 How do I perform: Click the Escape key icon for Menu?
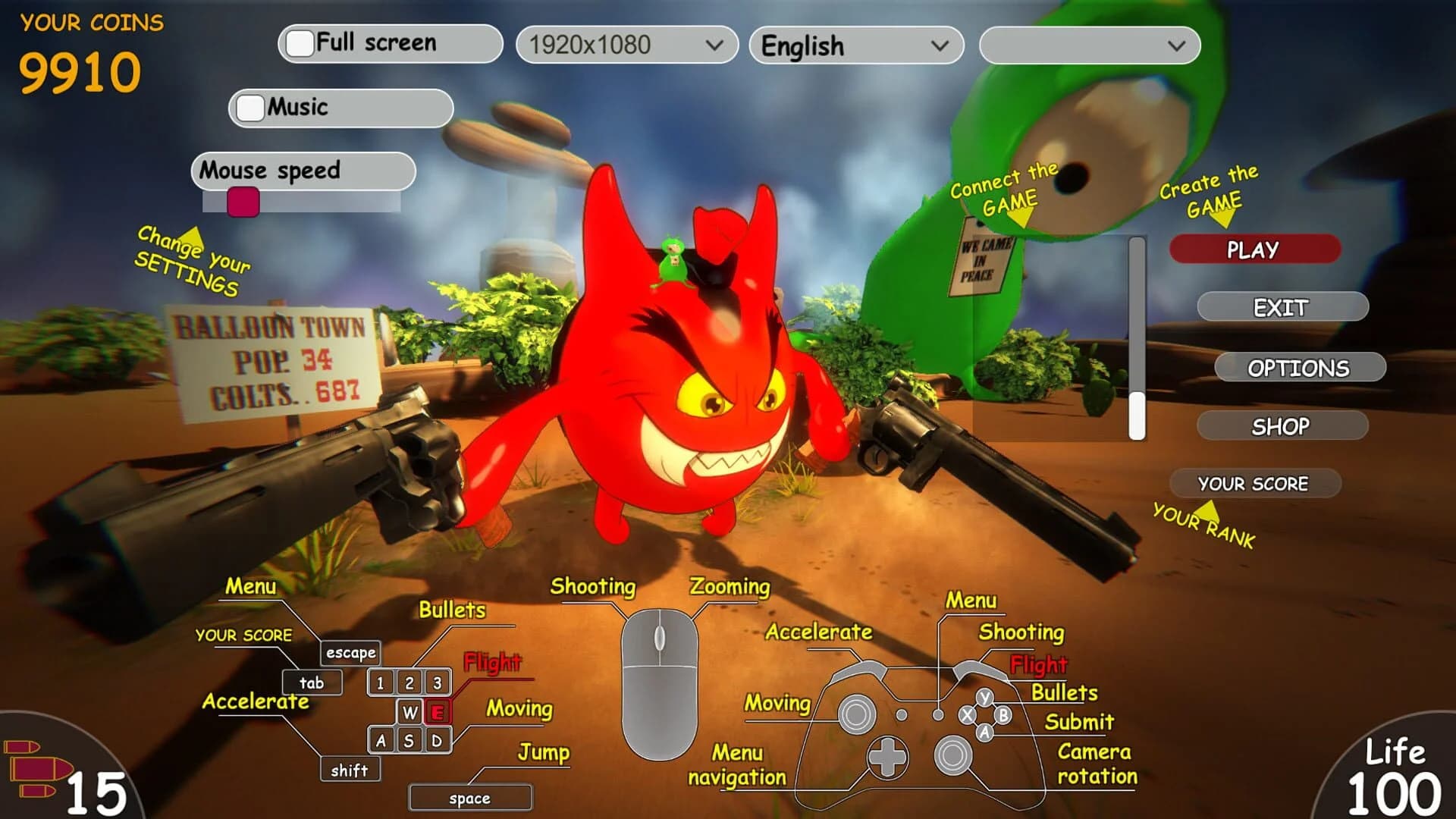click(x=350, y=652)
